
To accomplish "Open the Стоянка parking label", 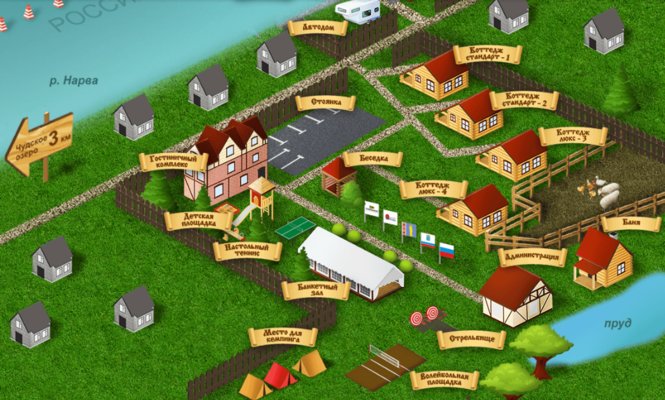I will (x=326, y=102).
